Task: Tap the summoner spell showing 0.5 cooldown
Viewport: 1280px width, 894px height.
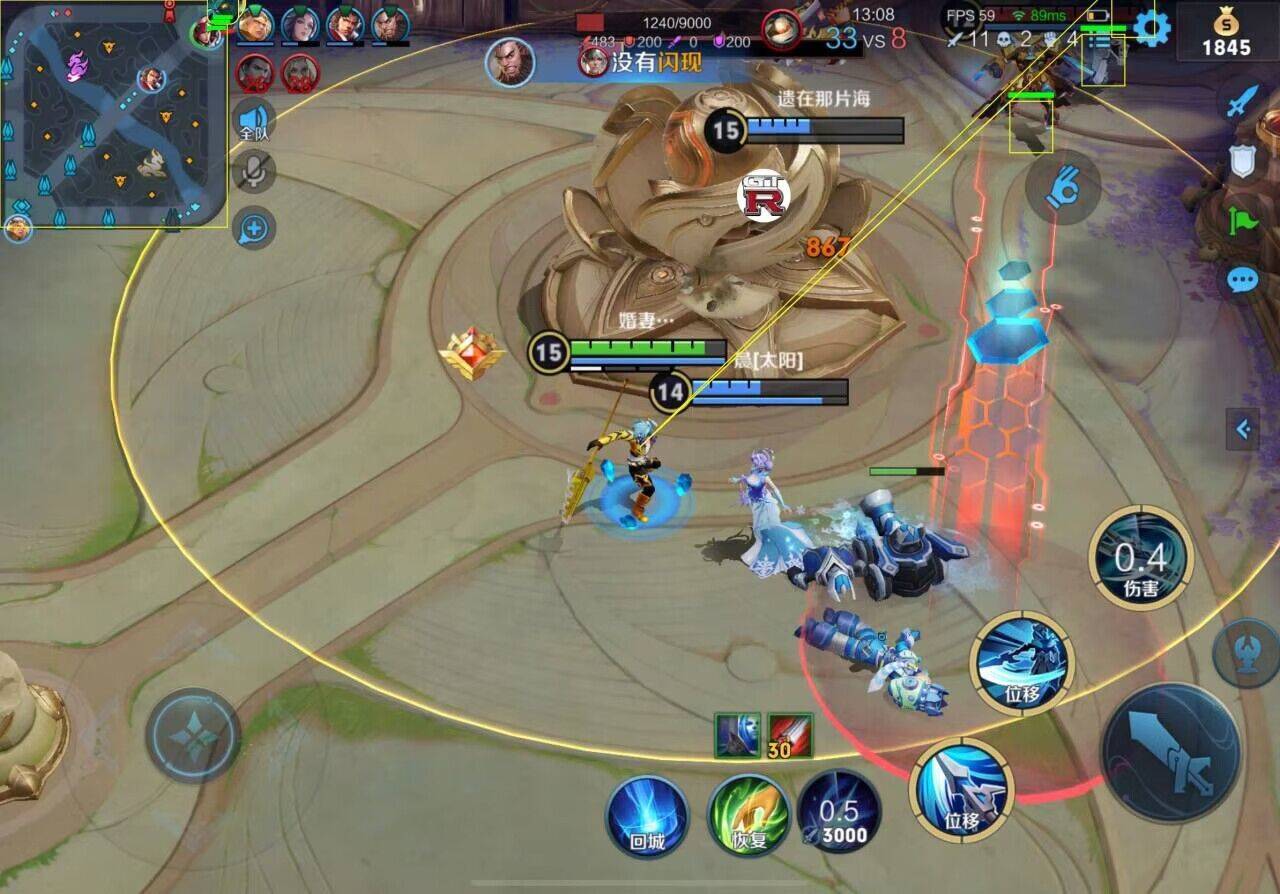Action: 839,812
